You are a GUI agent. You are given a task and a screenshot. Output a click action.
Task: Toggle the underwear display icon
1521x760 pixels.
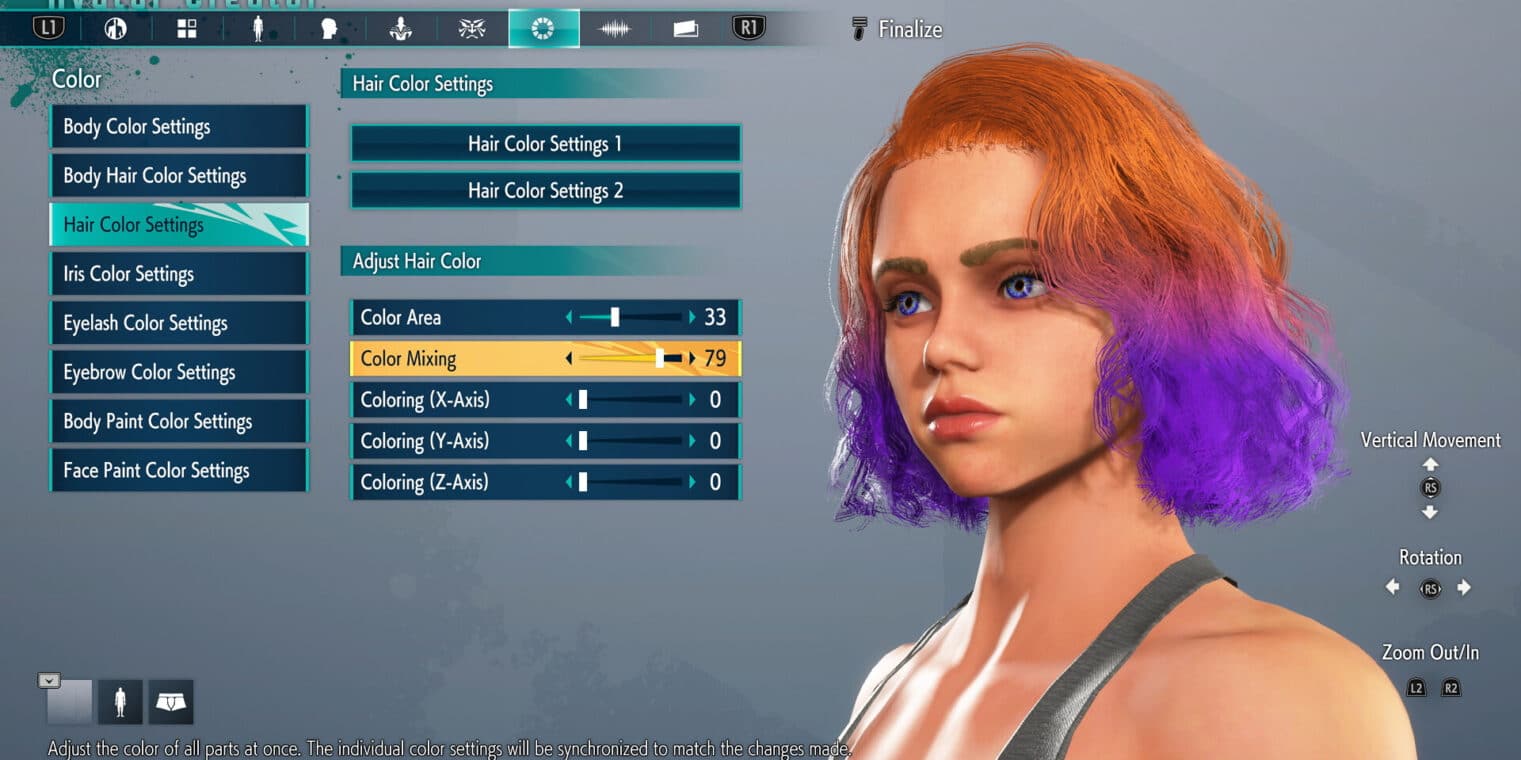(x=171, y=703)
